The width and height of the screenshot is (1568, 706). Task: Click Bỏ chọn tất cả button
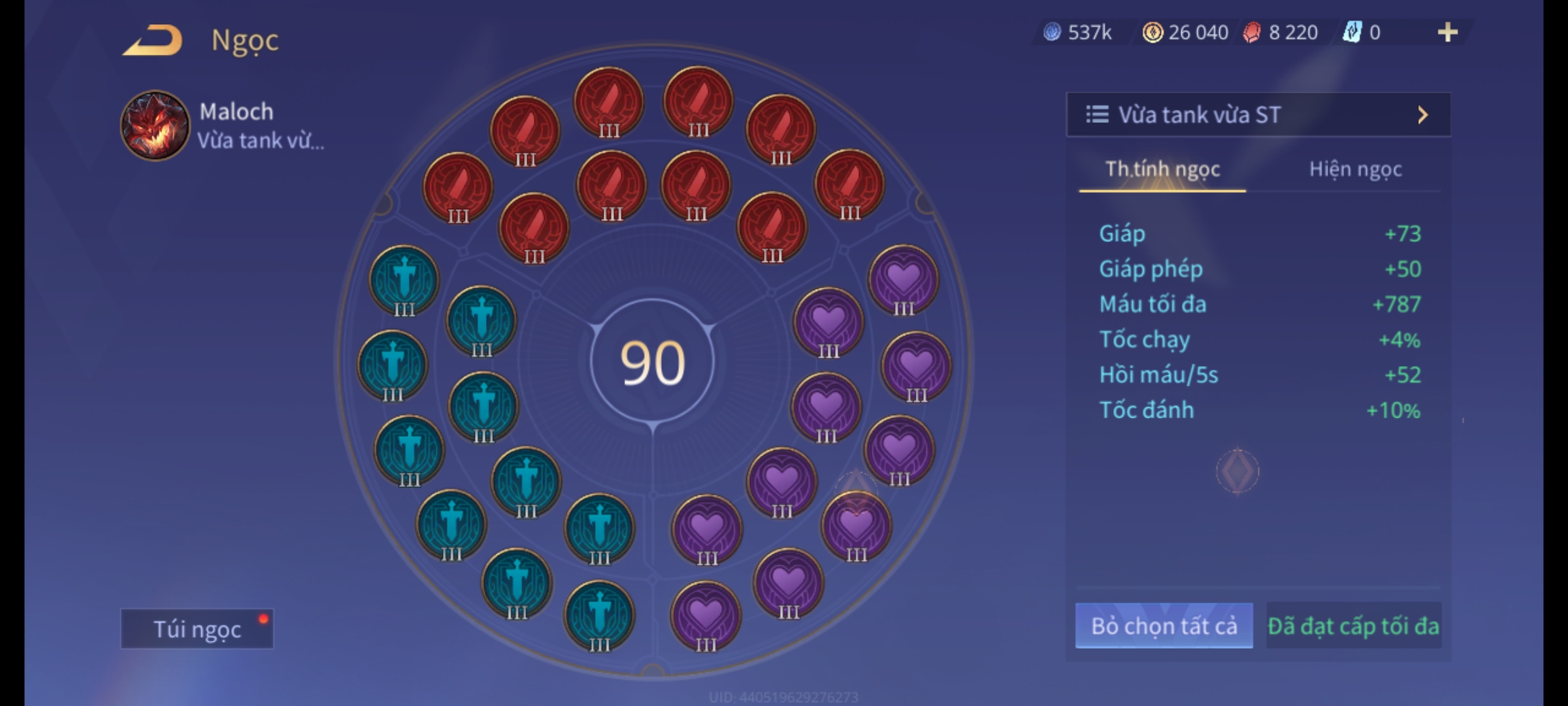point(1164,626)
